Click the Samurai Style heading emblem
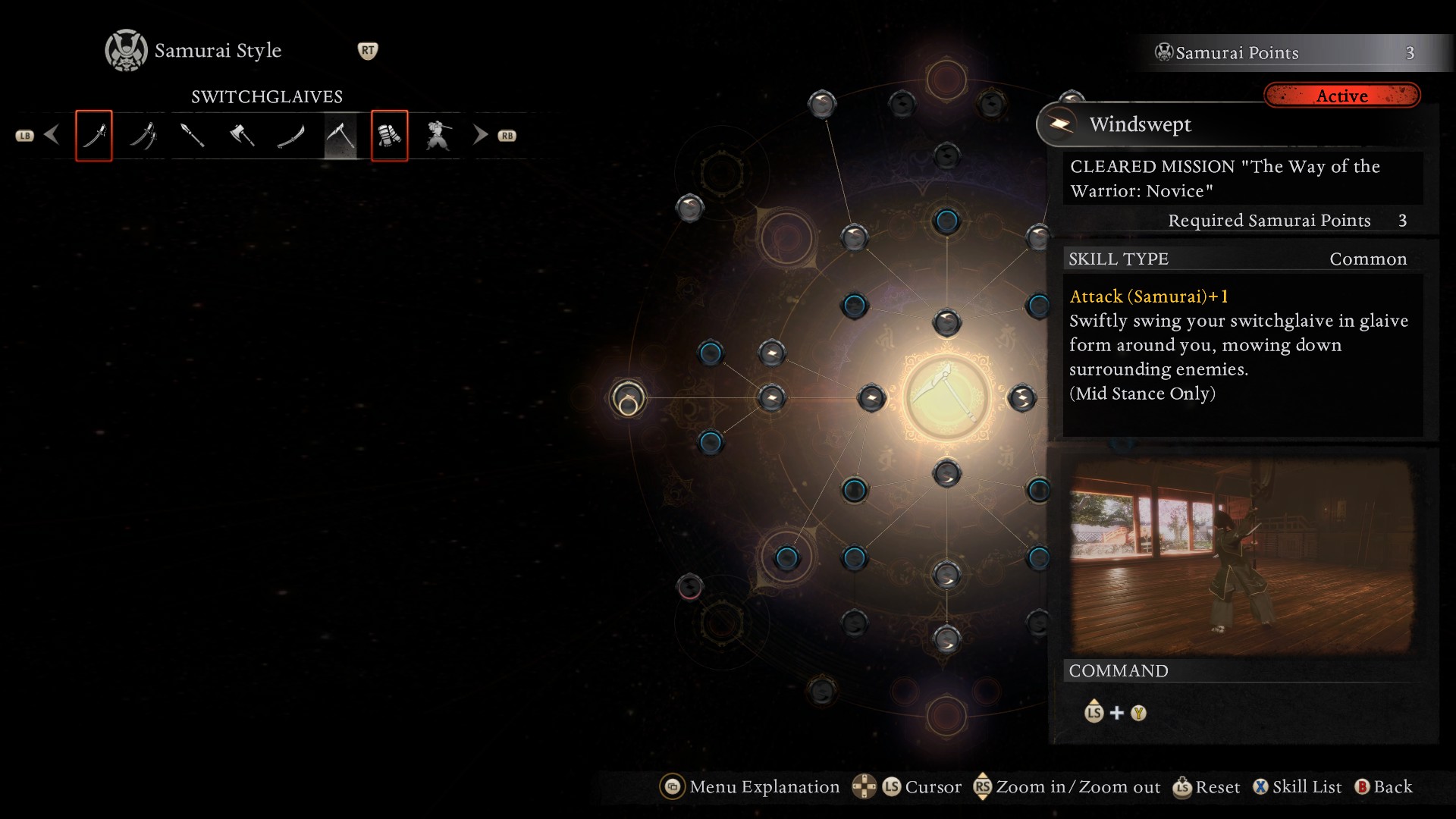Screen dimensions: 1456x819 click(x=126, y=51)
